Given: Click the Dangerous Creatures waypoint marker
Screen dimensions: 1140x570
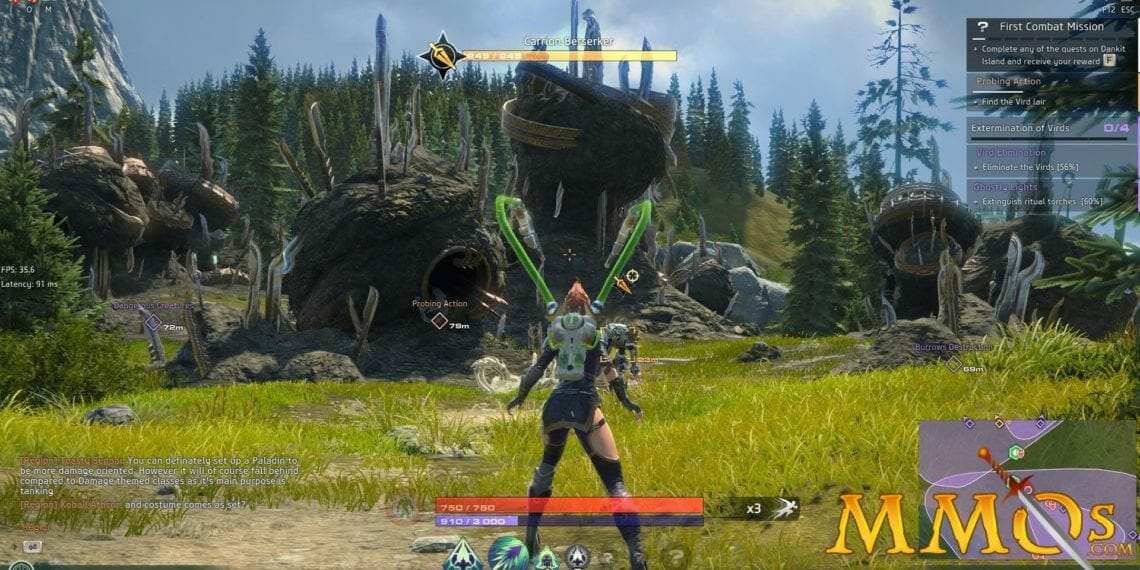Looking at the screenshot, I should (x=153, y=322).
